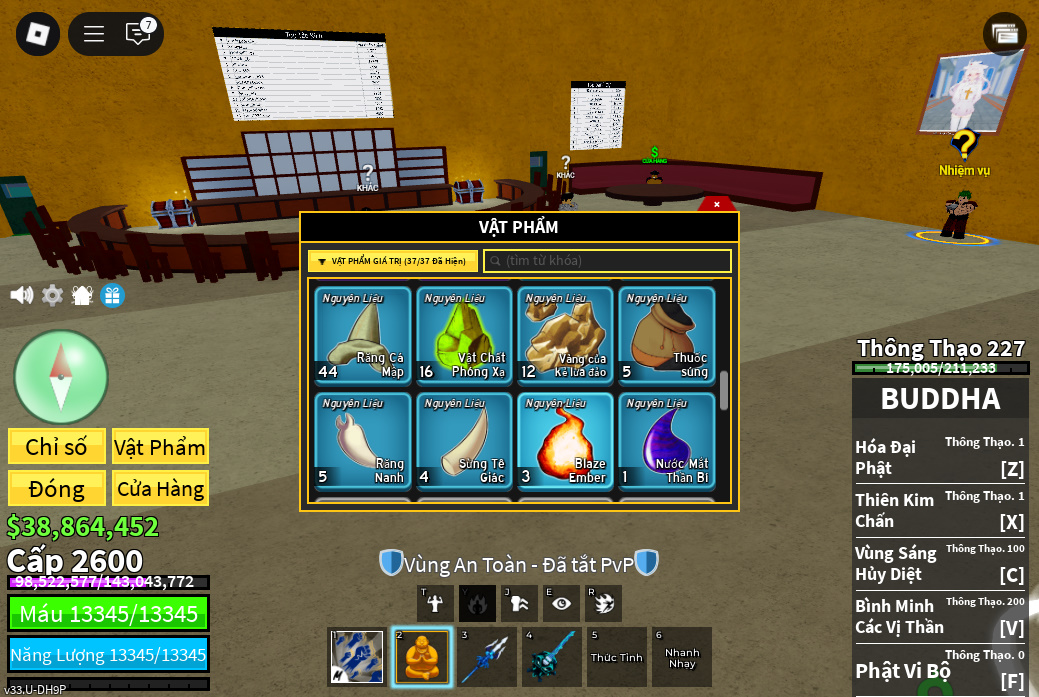Equip the golden Buddha hotbar slot
Screen dimensions: 1039x697
[421, 657]
